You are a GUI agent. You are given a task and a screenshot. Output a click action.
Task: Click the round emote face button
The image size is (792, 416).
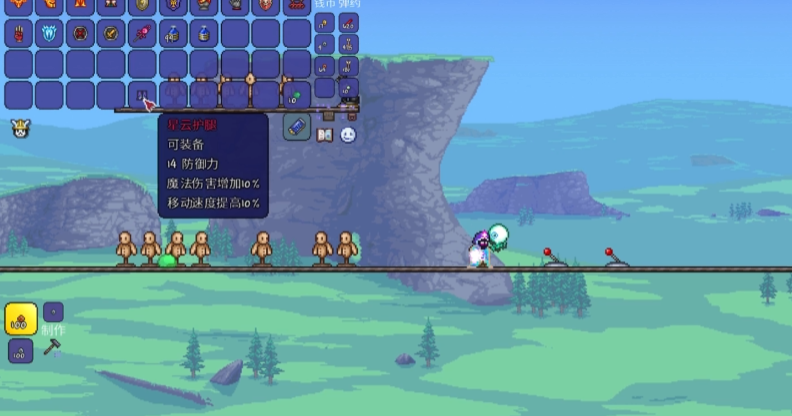(347, 134)
